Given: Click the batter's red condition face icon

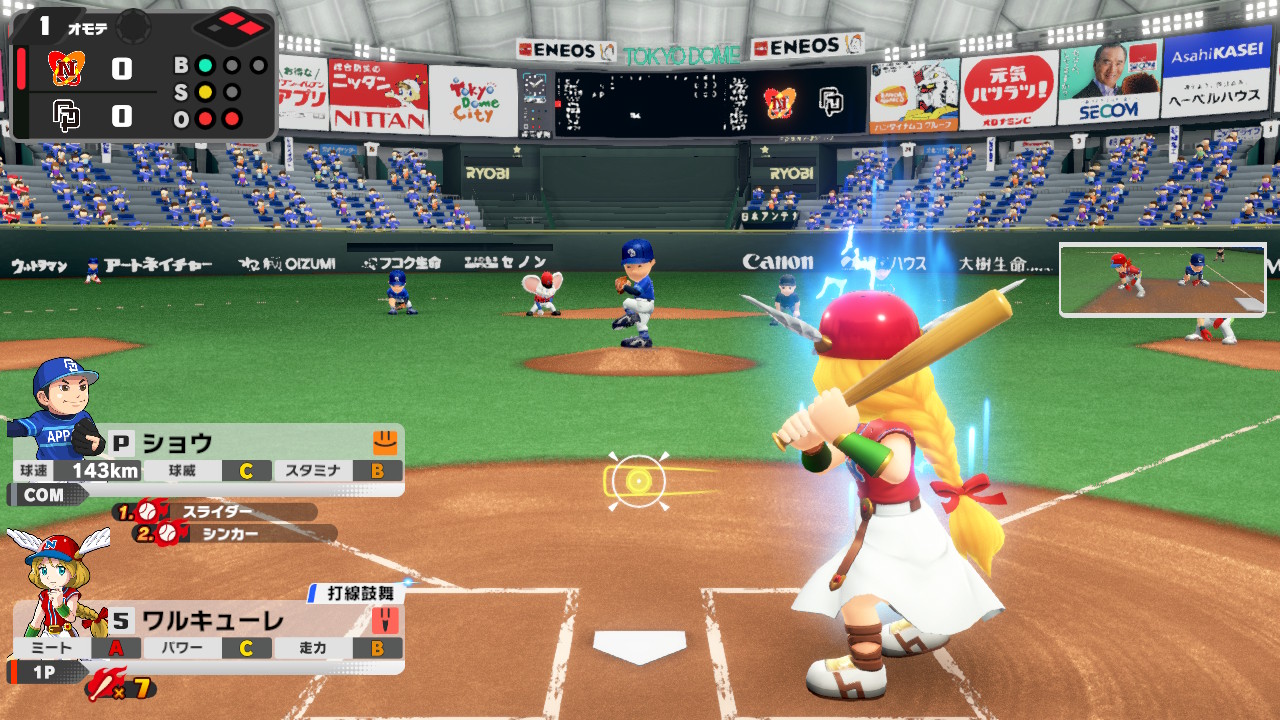Looking at the screenshot, I should coord(385,620).
